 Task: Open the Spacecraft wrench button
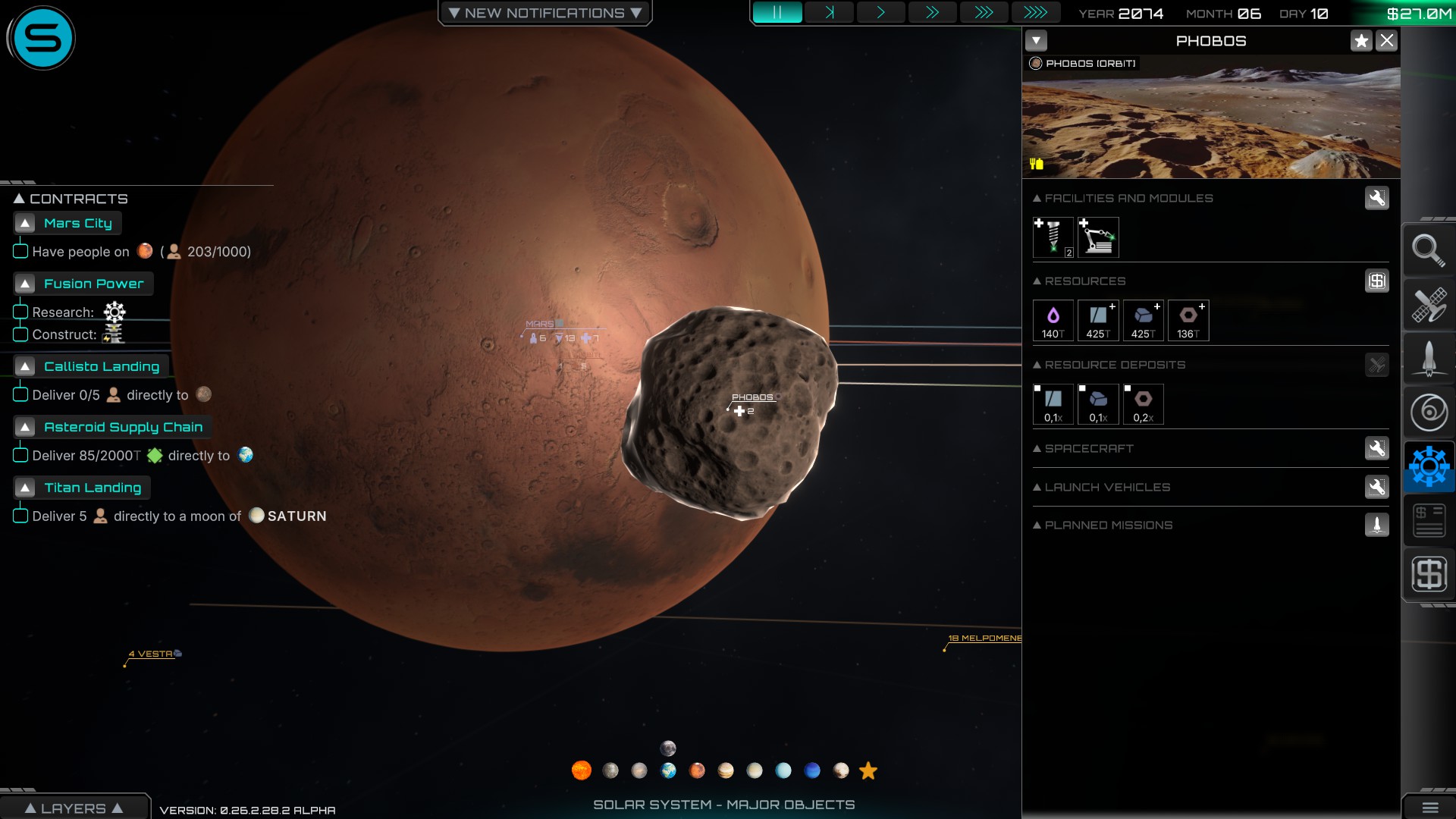coord(1376,448)
